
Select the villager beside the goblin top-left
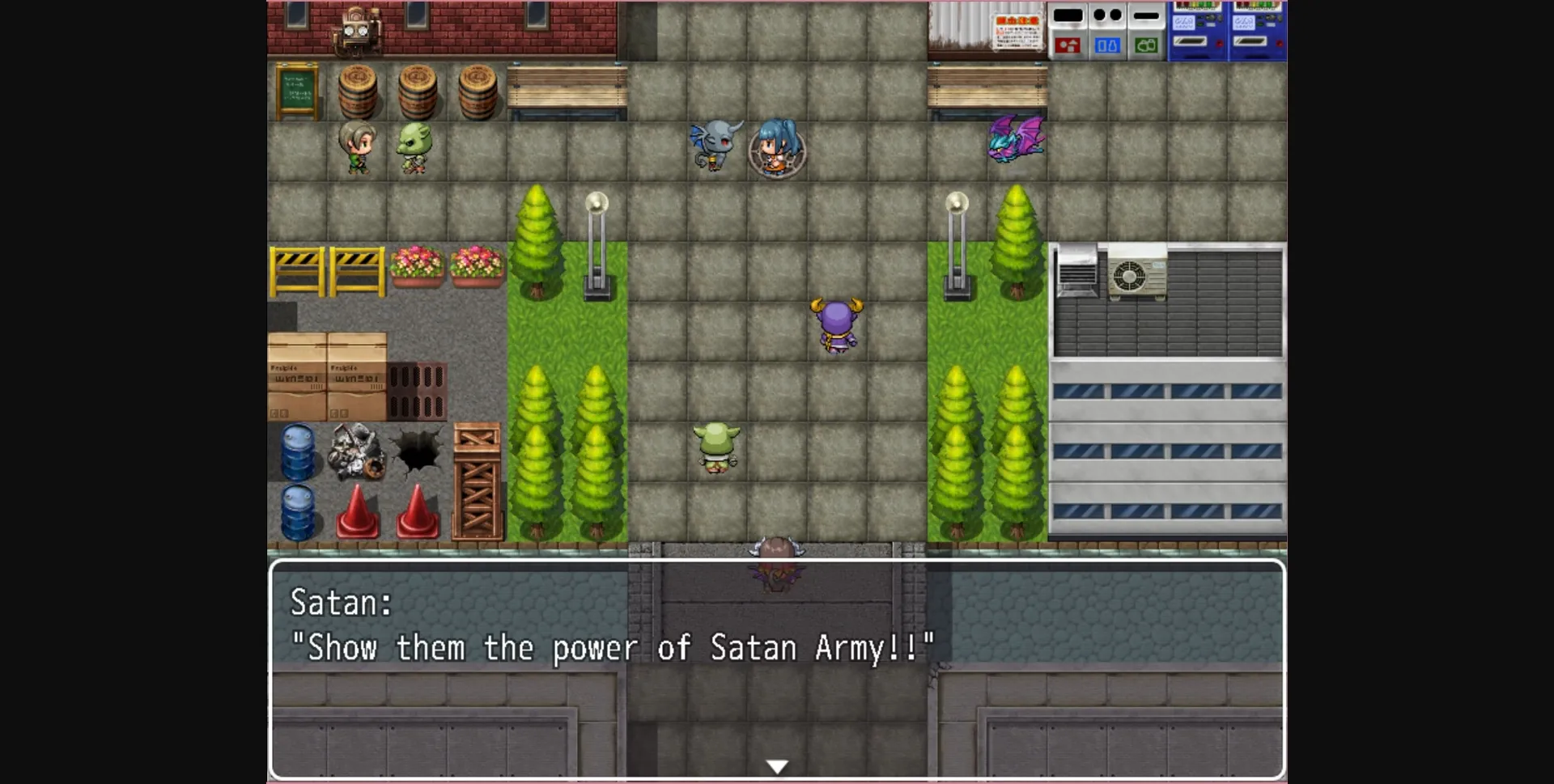tap(359, 147)
